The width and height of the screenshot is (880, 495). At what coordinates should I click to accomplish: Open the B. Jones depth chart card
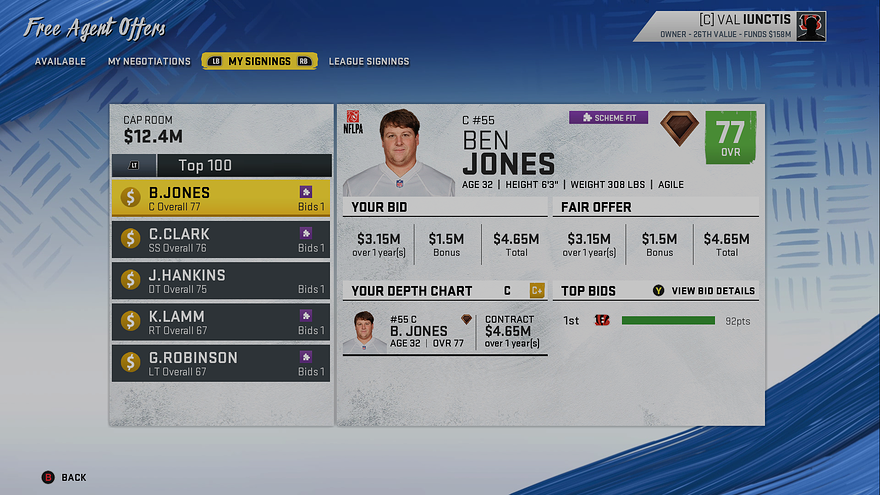coord(445,331)
